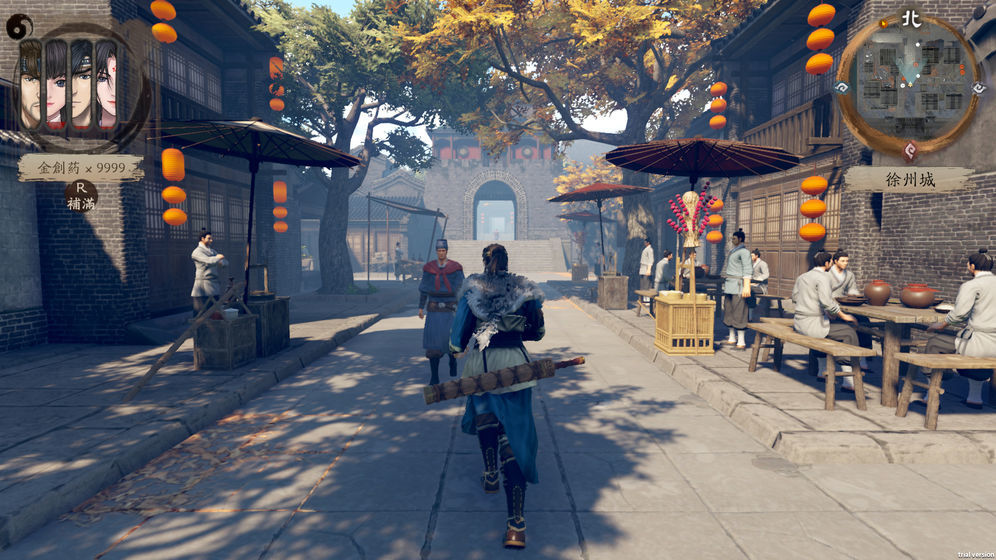Use the 金創药 healing item label
The width and height of the screenshot is (996, 560).
[80, 167]
